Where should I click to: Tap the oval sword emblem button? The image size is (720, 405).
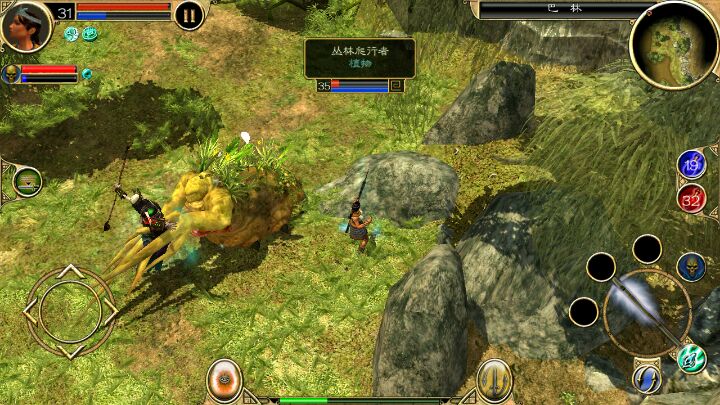(x=494, y=380)
